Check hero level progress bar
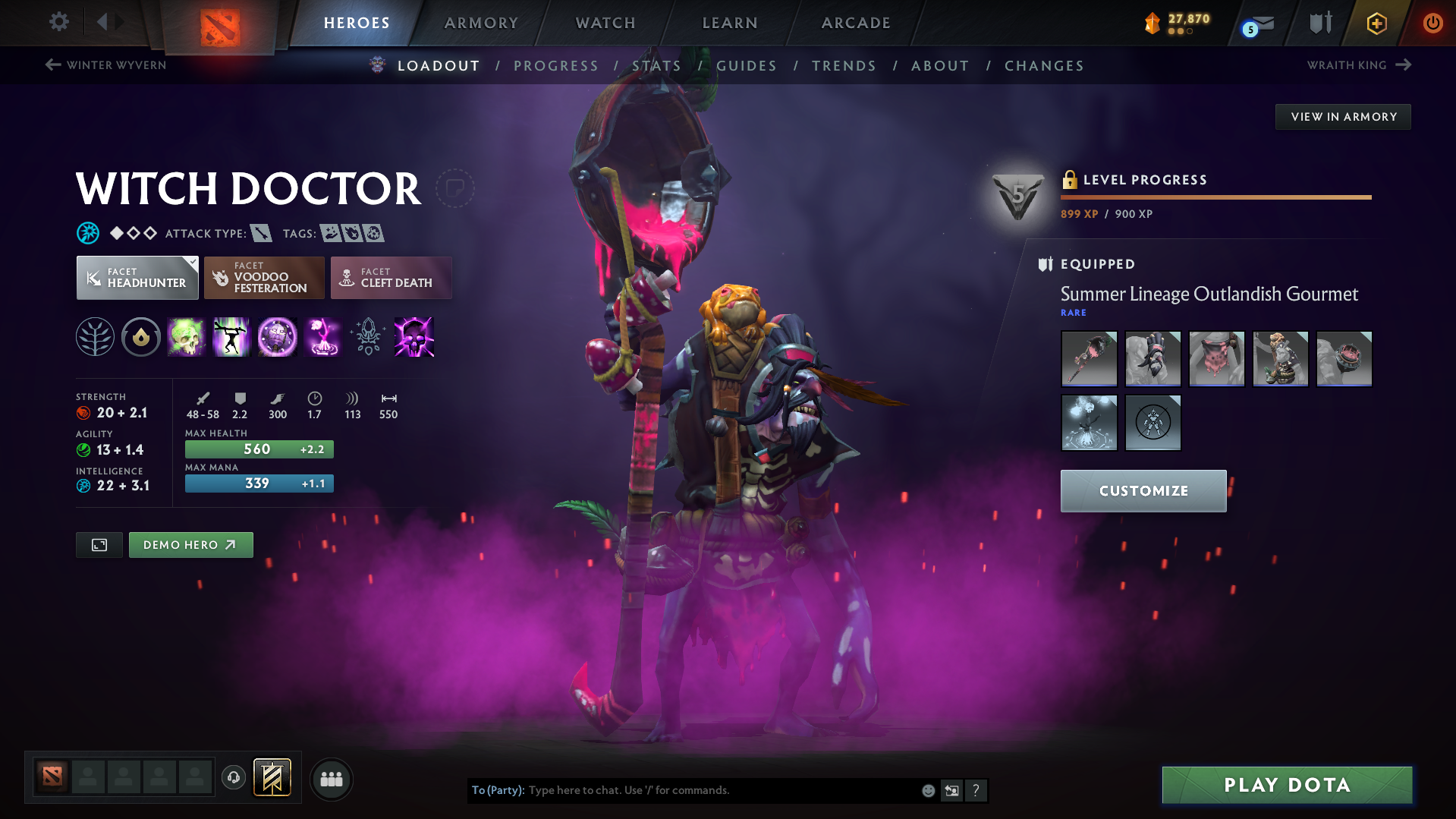 (1215, 197)
